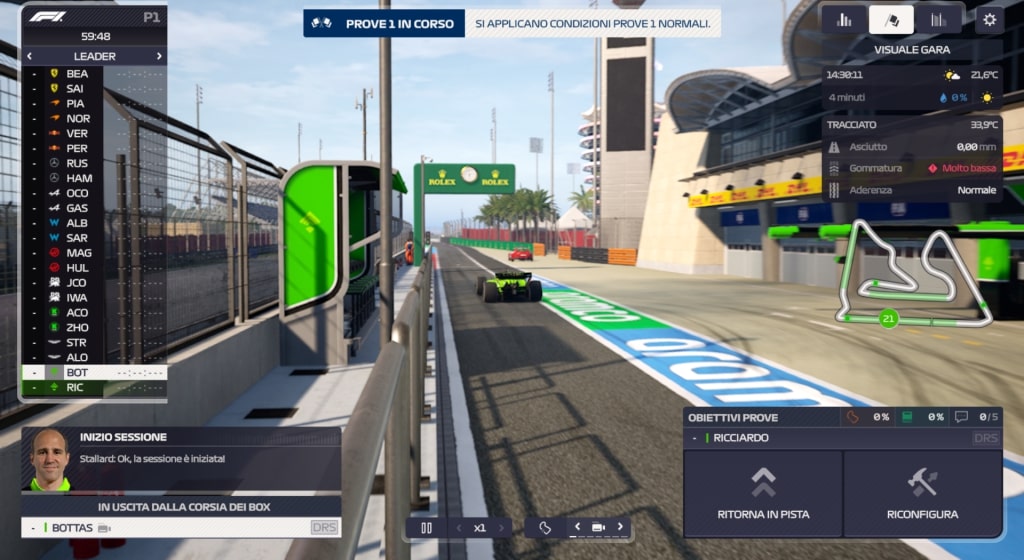This screenshot has height=560, width=1024.
Task: Switch to the tall bars data tab
Action: pyautogui.click(x=938, y=19)
